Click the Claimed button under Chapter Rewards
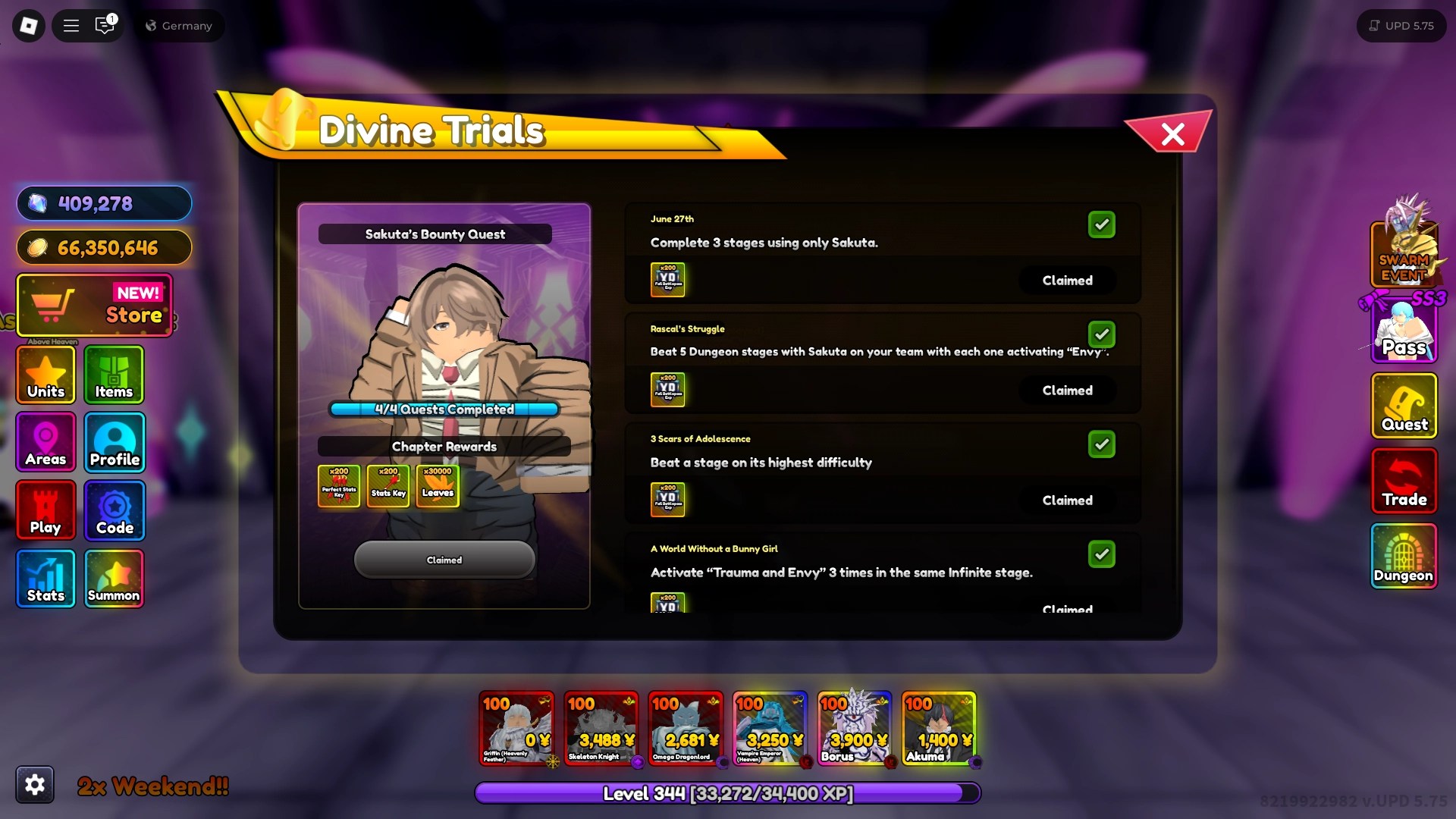 click(x=444, y=560)
